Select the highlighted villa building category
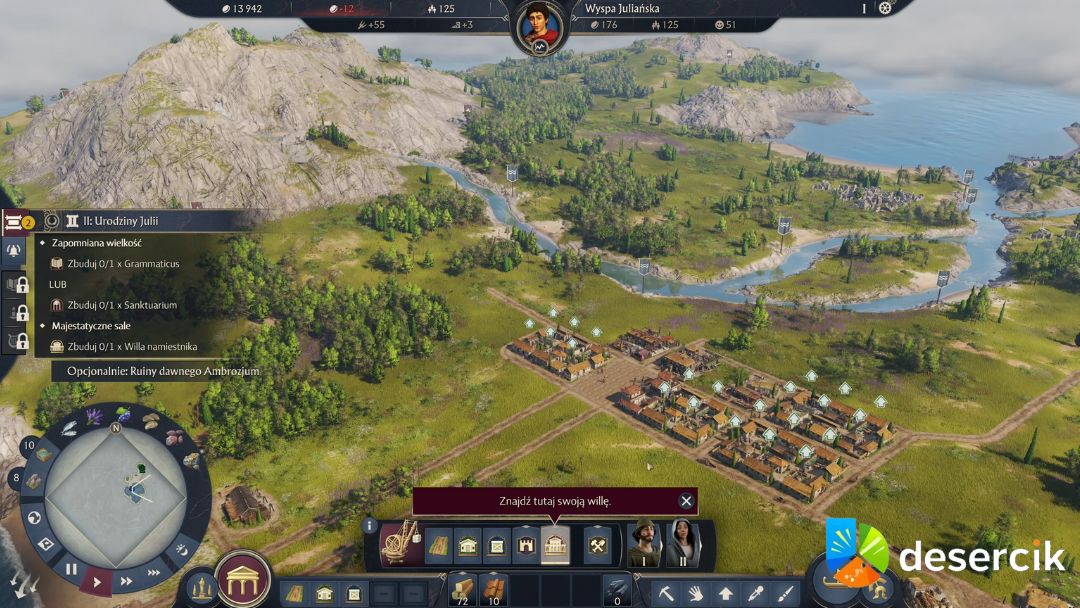Viewport: 1080px width, 608px height. pos(555,545)
